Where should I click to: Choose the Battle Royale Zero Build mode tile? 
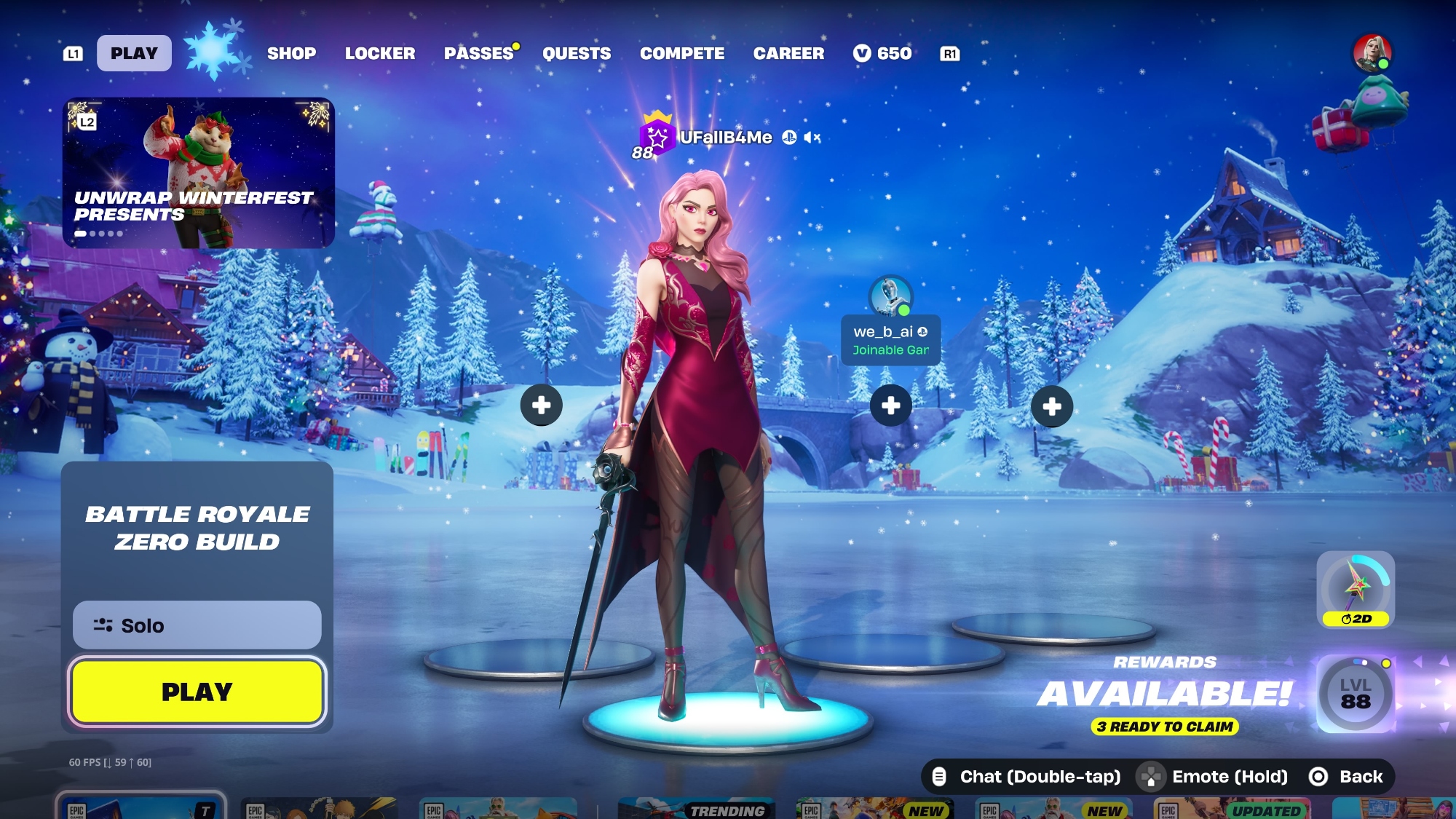pyautogui.click(x=197, y=528)
